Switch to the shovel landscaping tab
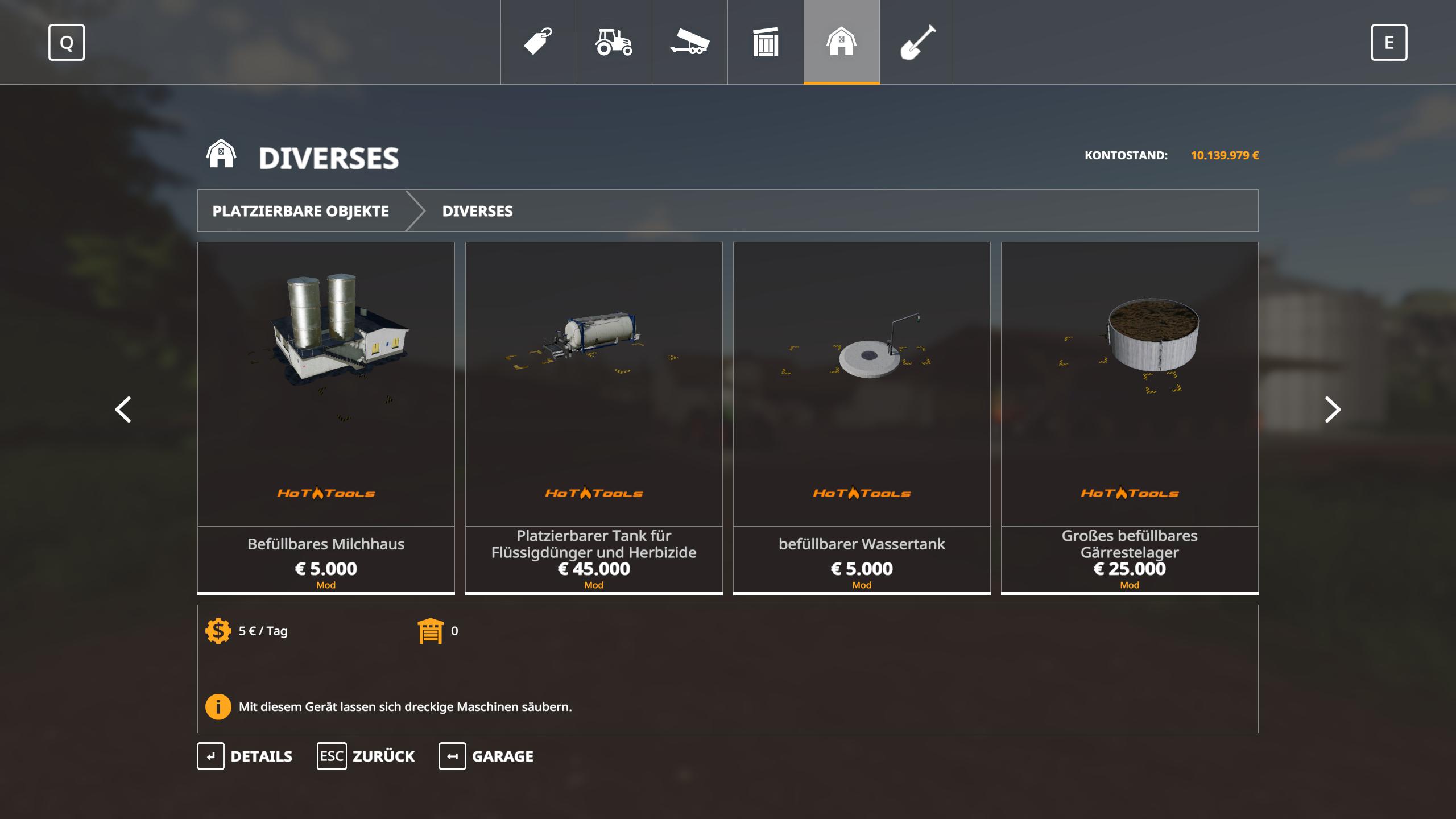This screenshot has height=819, width=1456. pyautogui.click(x=917, y=42)
